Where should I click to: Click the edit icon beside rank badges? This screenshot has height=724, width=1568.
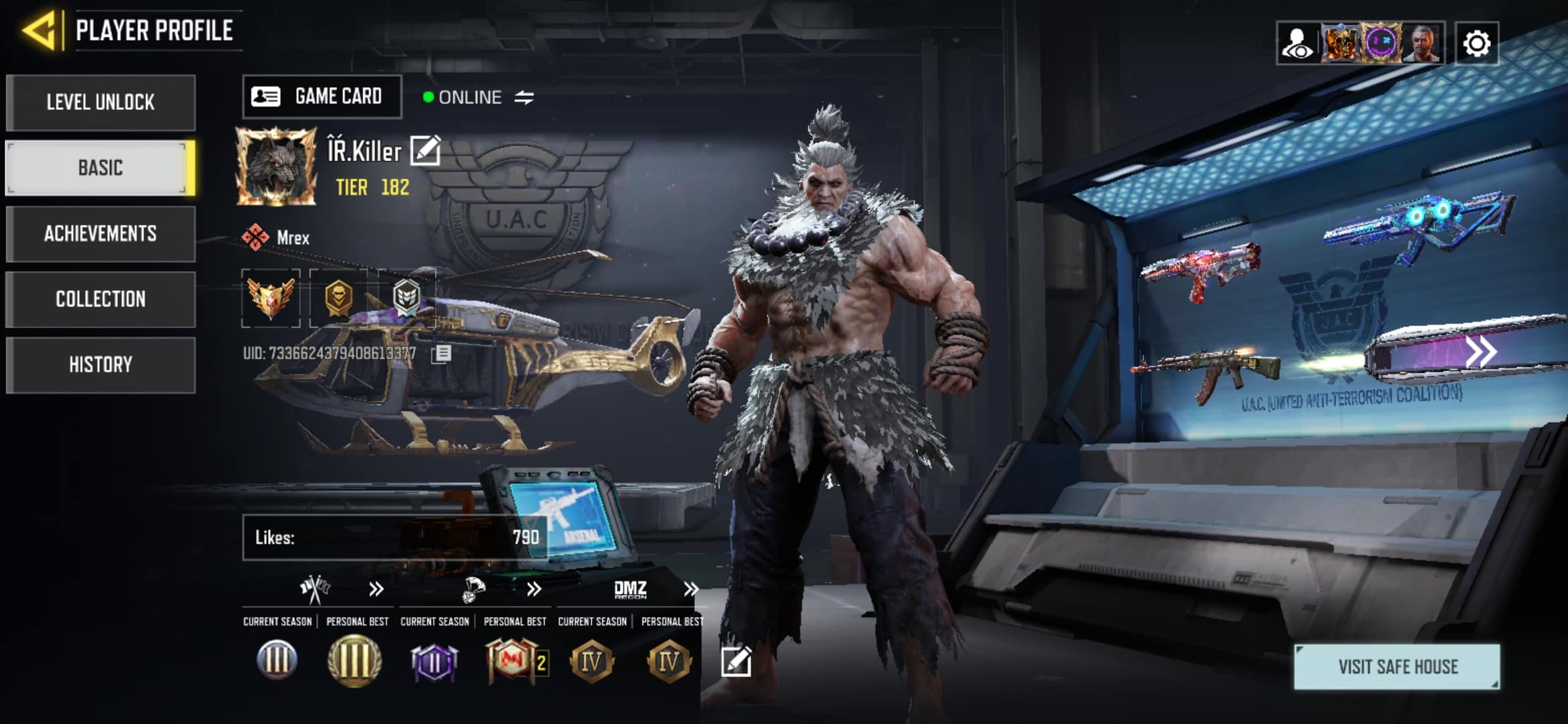tap(736, 662)
